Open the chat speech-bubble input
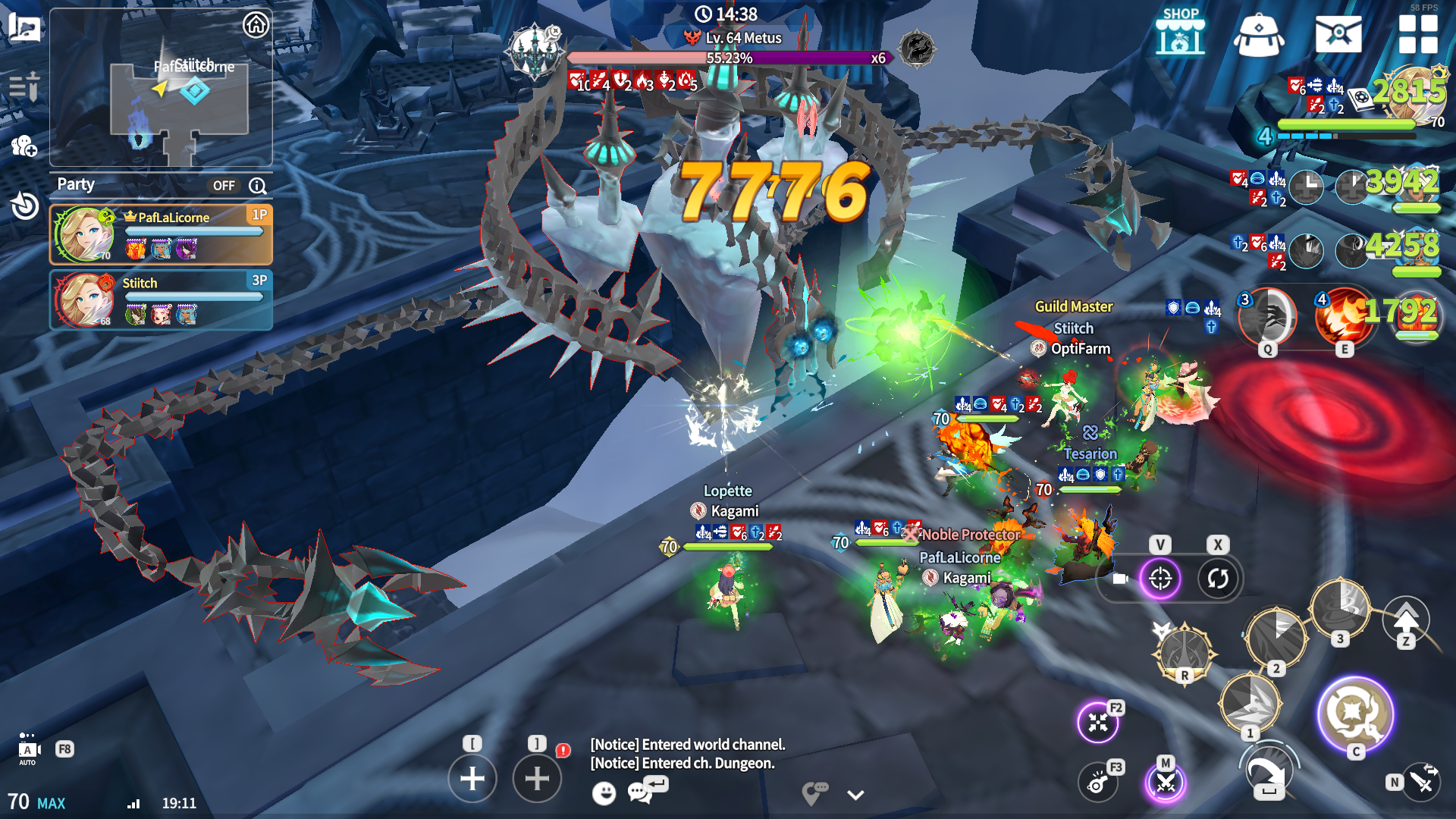This screenshot has width=1456, height=819. (x=641, y=792)
